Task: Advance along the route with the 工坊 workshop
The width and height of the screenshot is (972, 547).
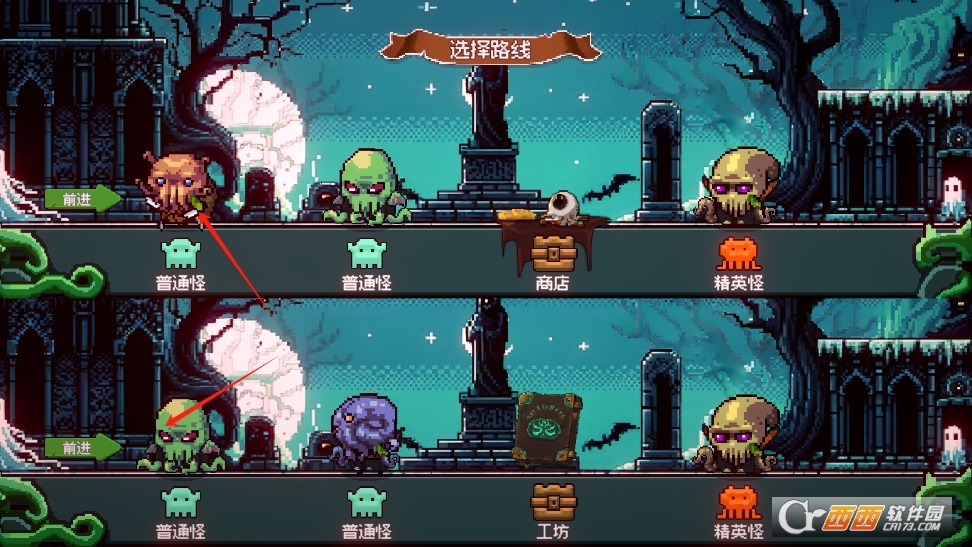Action: pyautogui.click(x=82, y=447)
